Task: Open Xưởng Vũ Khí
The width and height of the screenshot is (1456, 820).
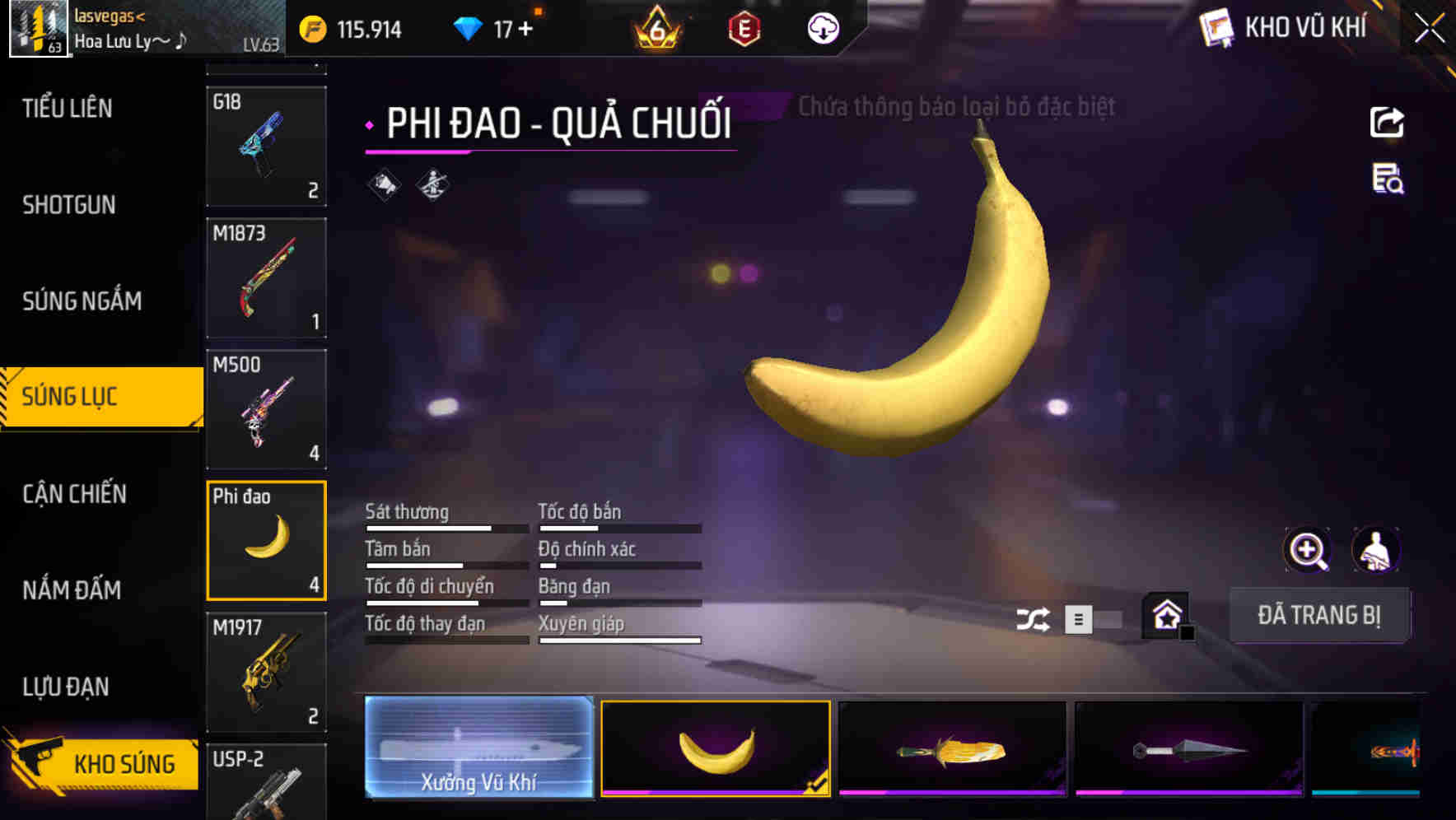Action: pos(478,748)
